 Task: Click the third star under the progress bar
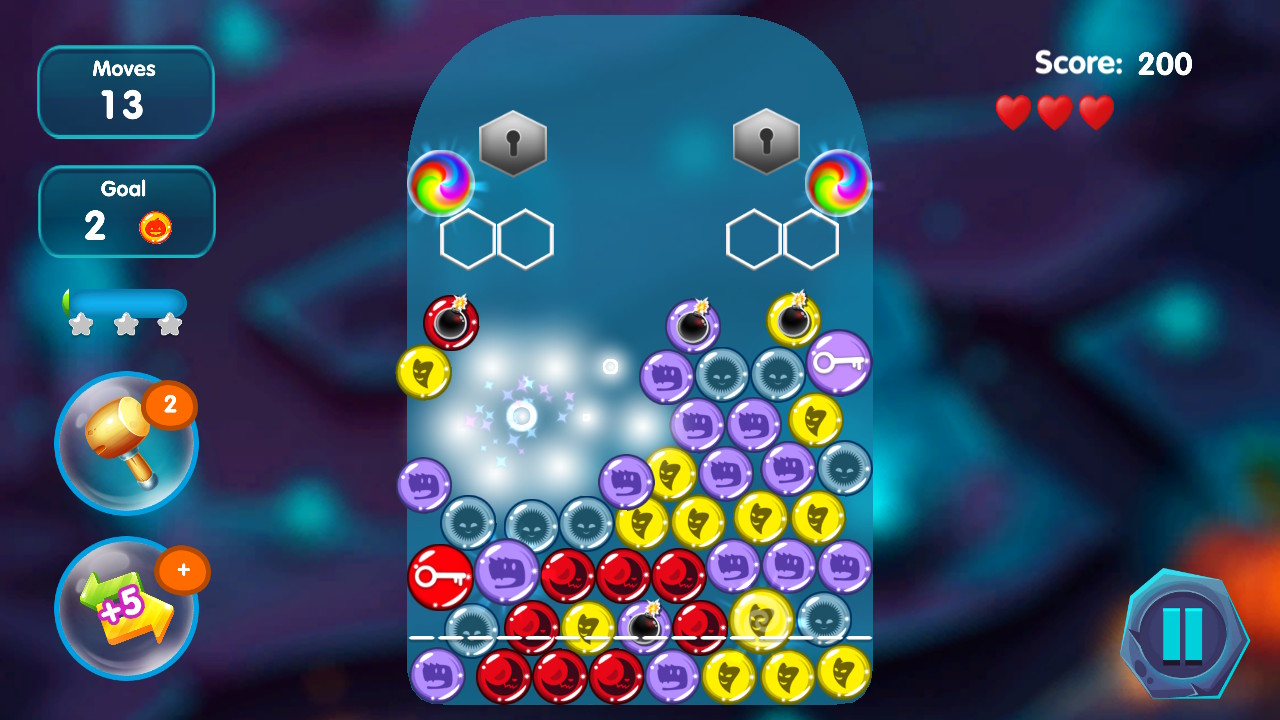tap(169, 322)
